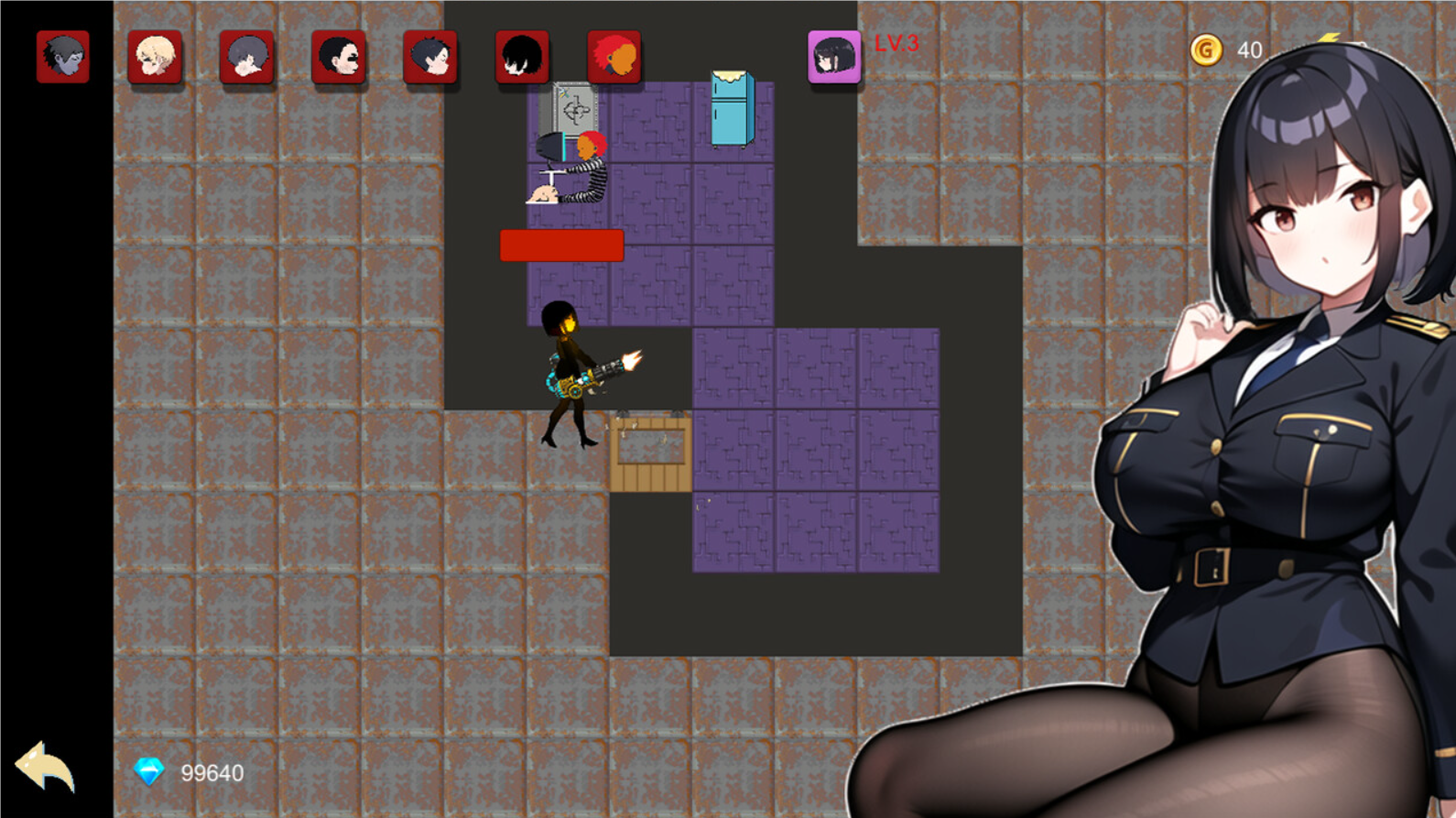This screenshot has height=818, width=1456.
Task: Click the purple LV.3 hero portrait
Action: 834,57
